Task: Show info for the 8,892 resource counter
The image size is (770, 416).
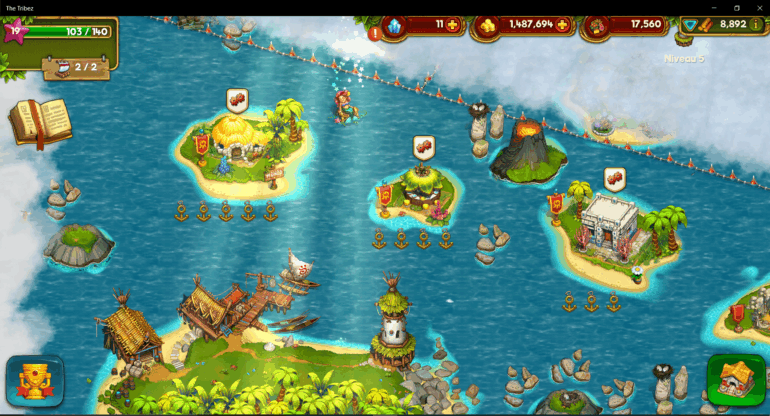Action: pyautogui.click(x=755, y=24)
